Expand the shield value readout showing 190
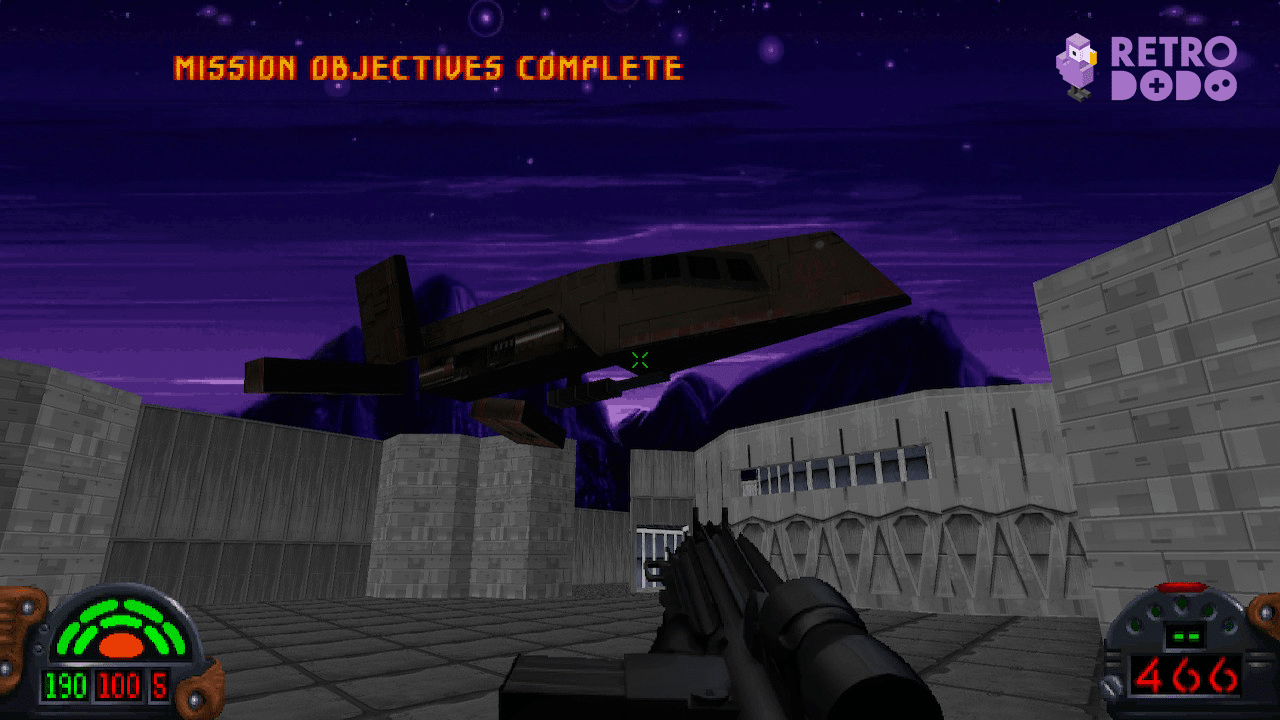1280x720 pixels. click(x=65, y=686)
